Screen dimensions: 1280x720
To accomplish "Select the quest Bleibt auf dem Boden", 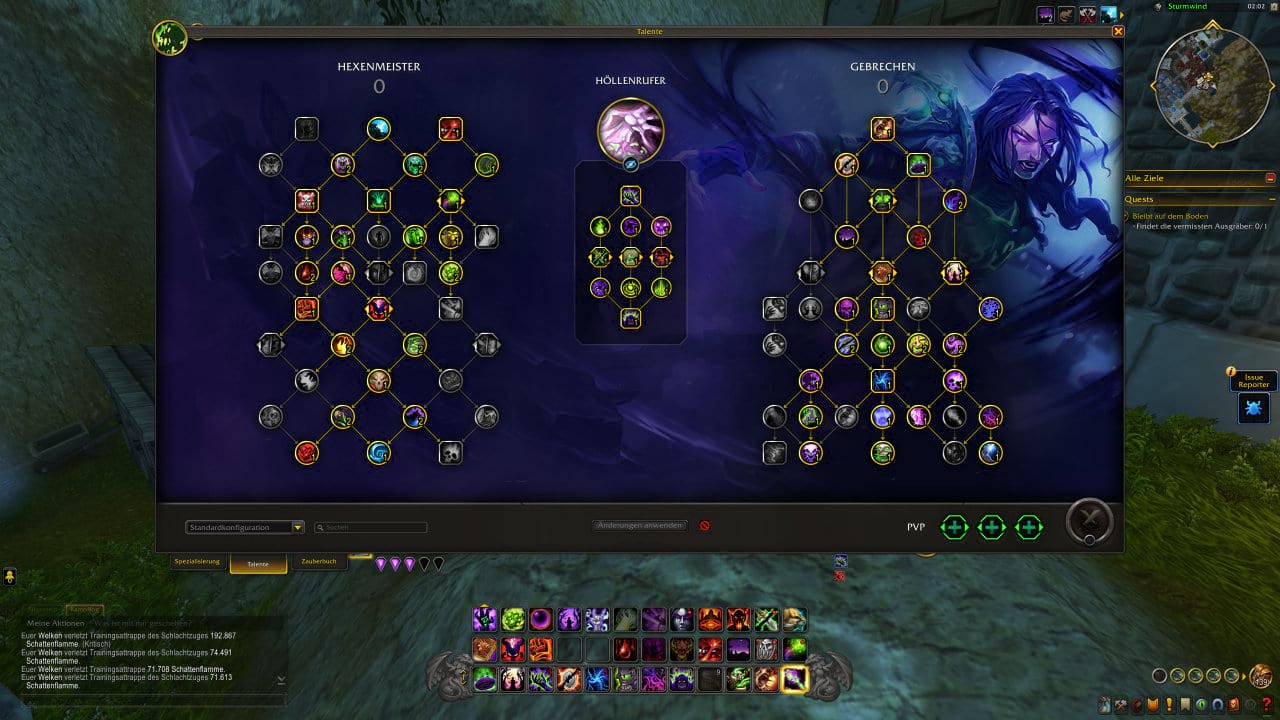I will tap(1170, 216).
